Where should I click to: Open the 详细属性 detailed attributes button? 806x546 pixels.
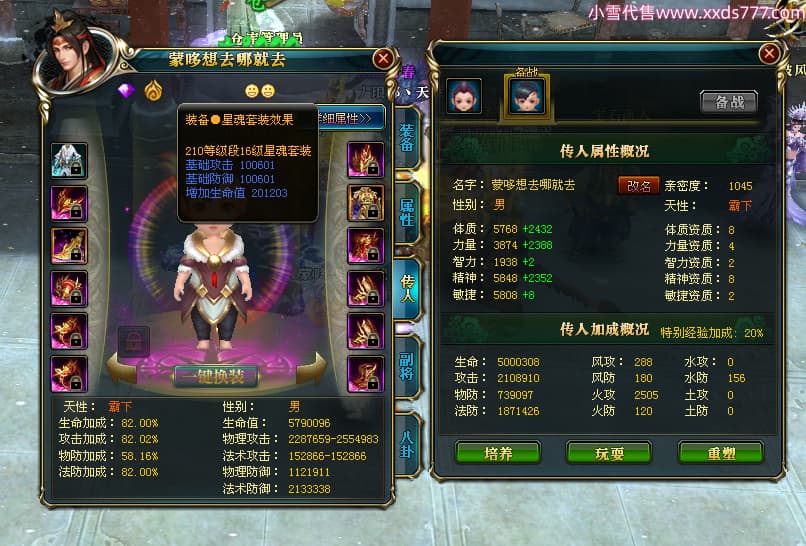coord(350,118)
